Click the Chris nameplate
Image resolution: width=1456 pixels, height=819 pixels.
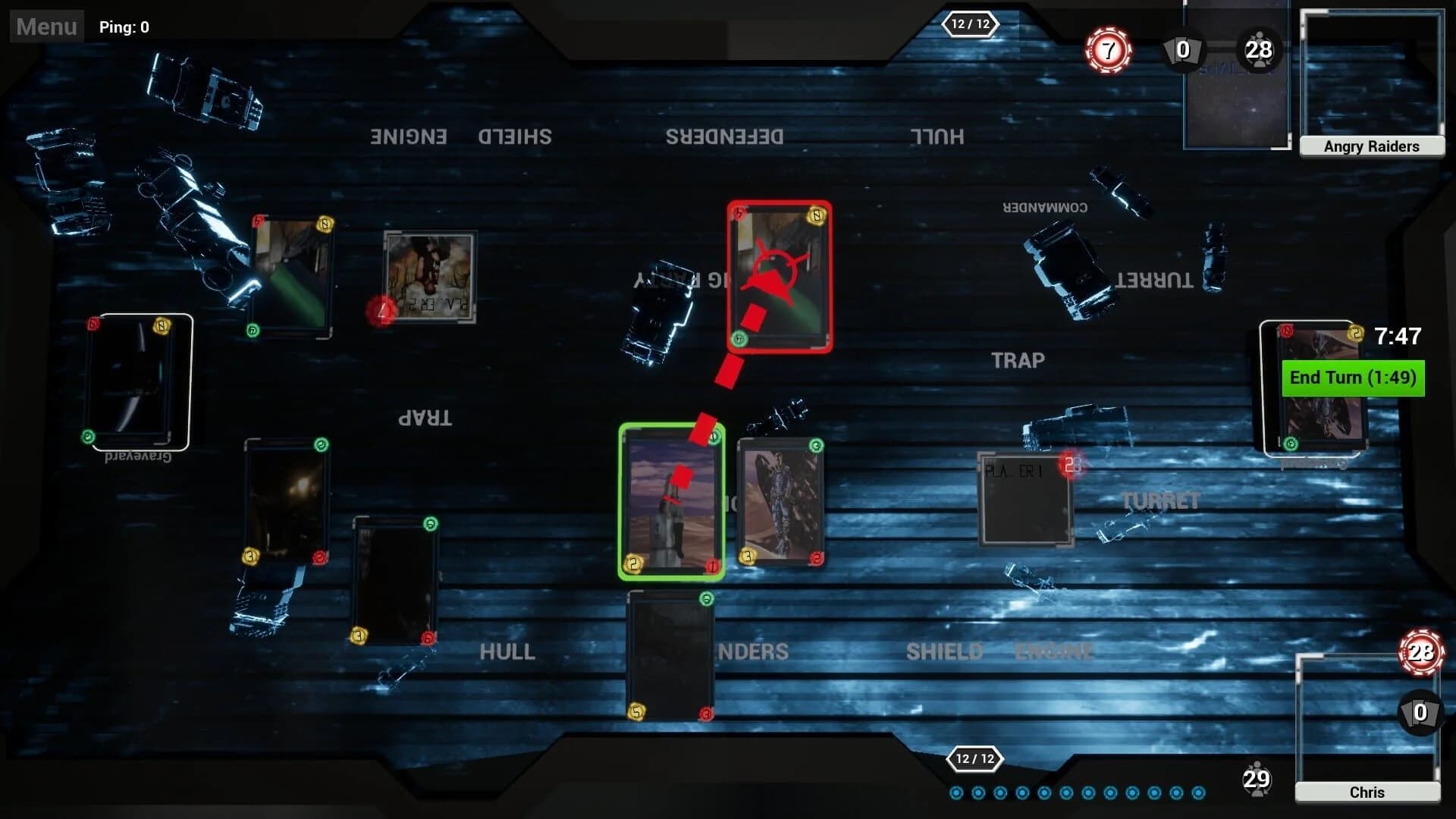[1367, 792]
